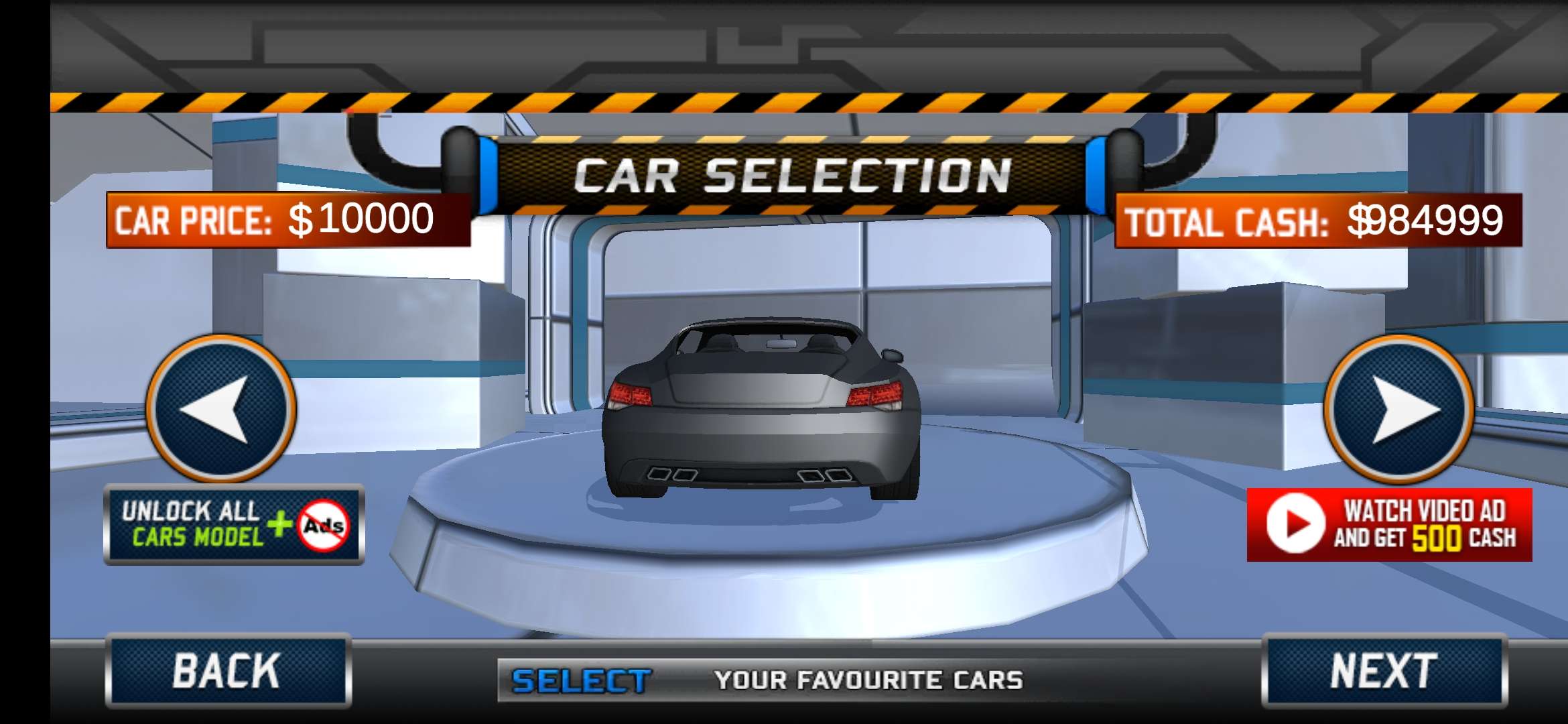Proceed with the NEXT button
Viewport: 1568px width, 724px height.
tap(1384, 670)
